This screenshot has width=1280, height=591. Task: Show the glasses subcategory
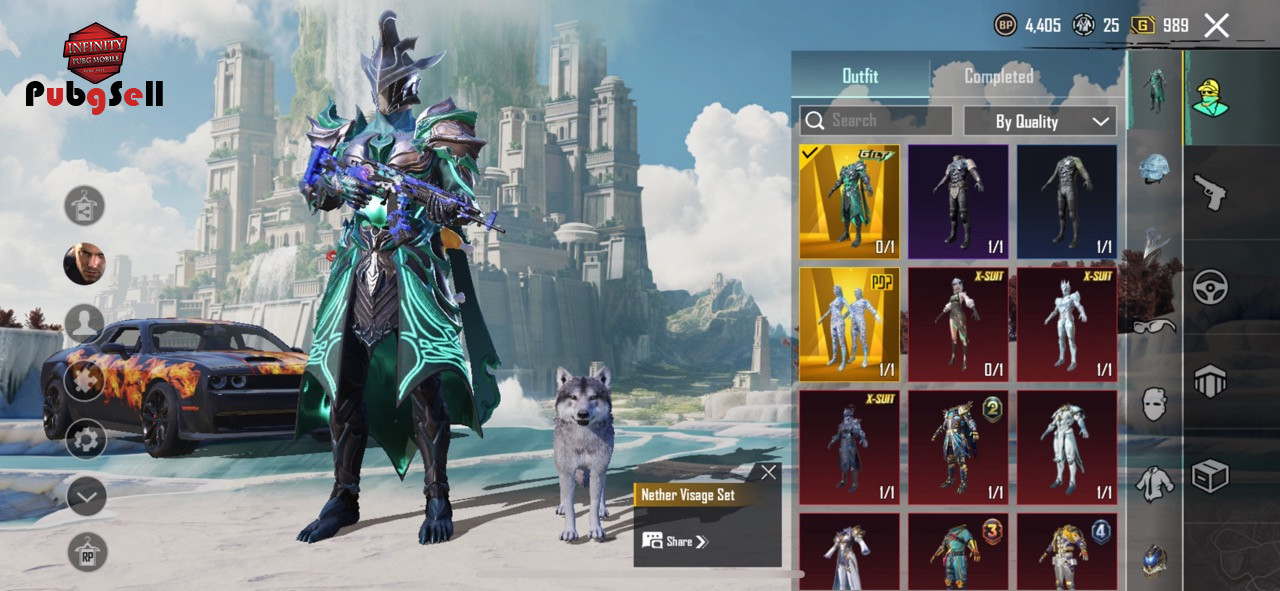click(1155, 325)
